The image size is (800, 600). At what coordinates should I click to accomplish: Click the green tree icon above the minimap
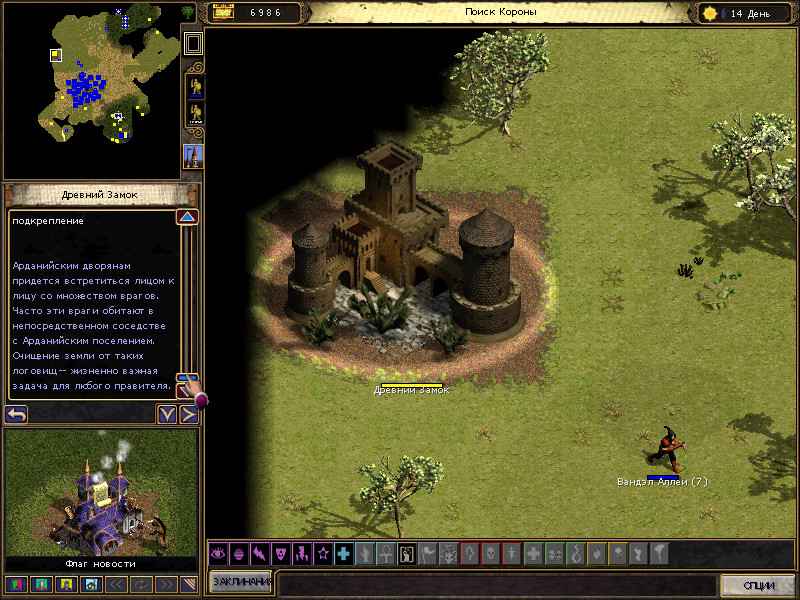tap(189, 12)
